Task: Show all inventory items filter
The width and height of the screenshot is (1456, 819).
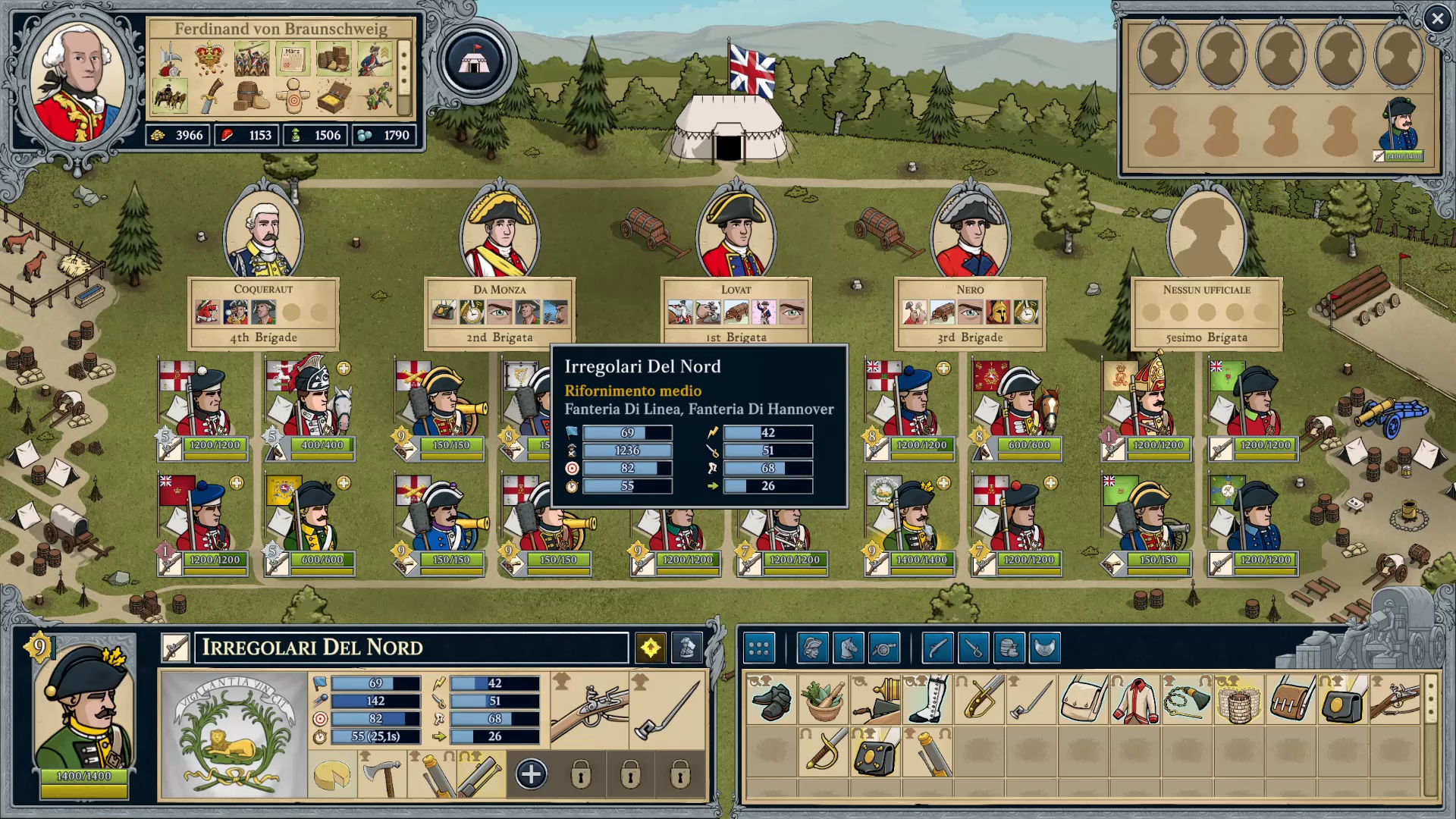Action: tap(758, 648)
